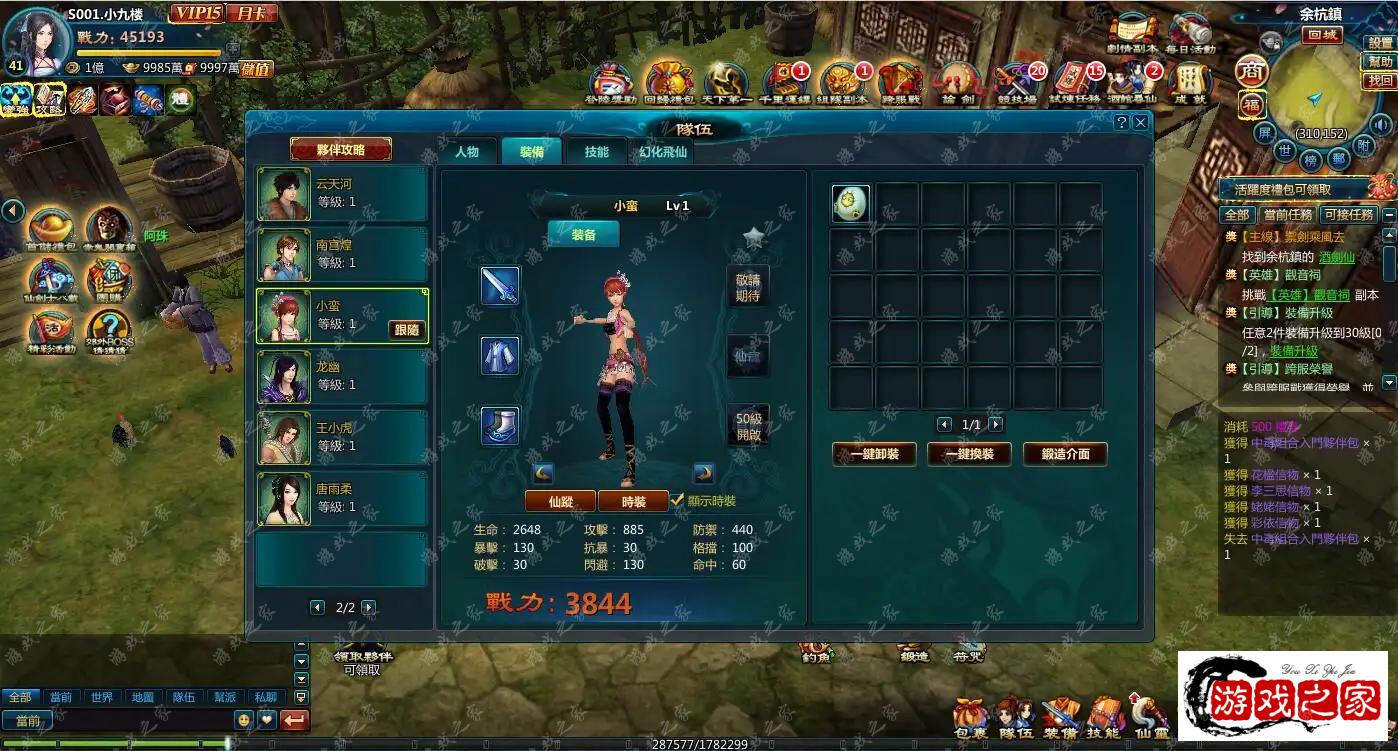Viewport: 1398px width, 751px height.
Task: Switch to the 人物 tab
Action: pyautogui.click(x=467, y=152)
